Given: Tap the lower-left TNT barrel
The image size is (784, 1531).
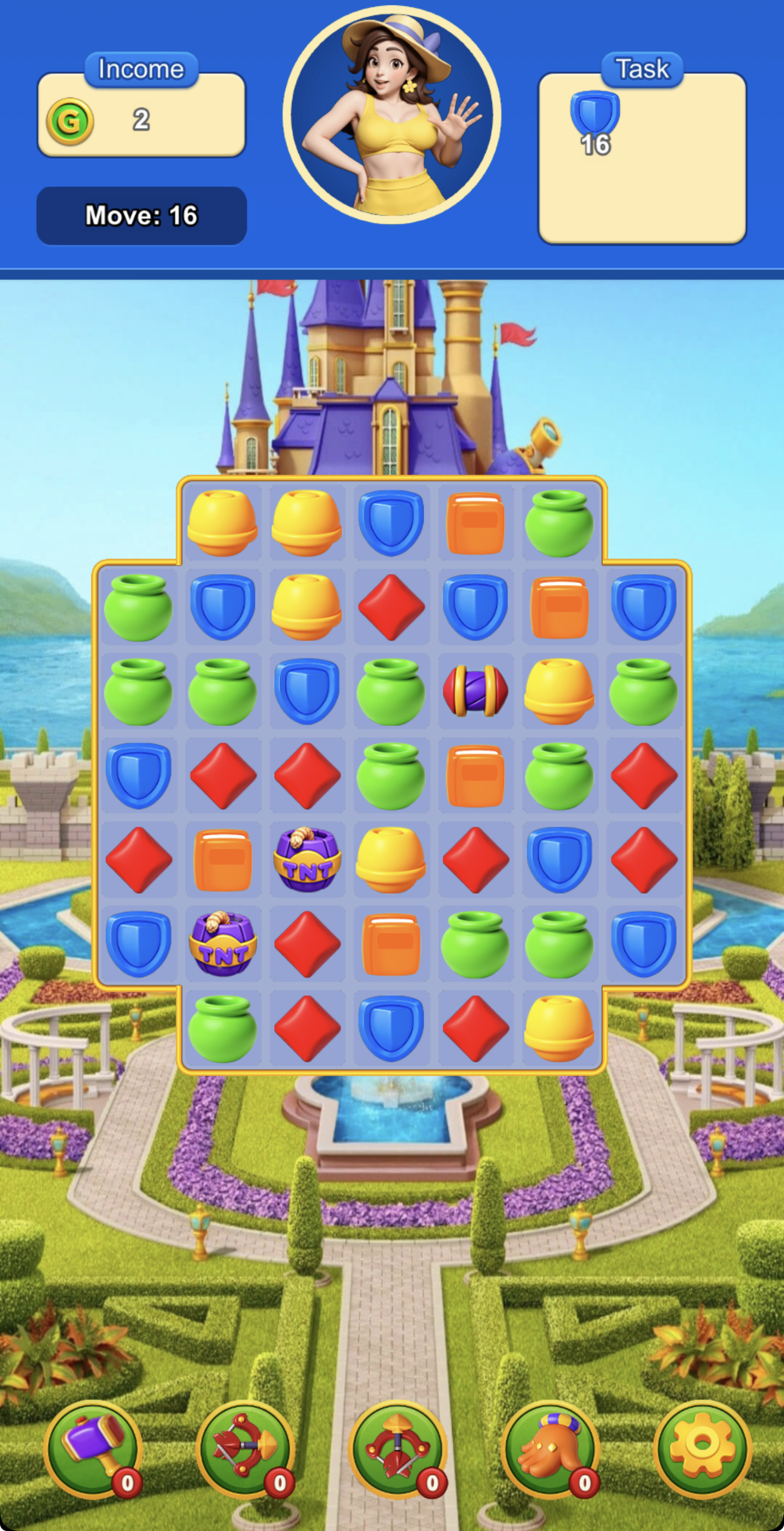Looking at the screenshot, I should pos(222,942).
